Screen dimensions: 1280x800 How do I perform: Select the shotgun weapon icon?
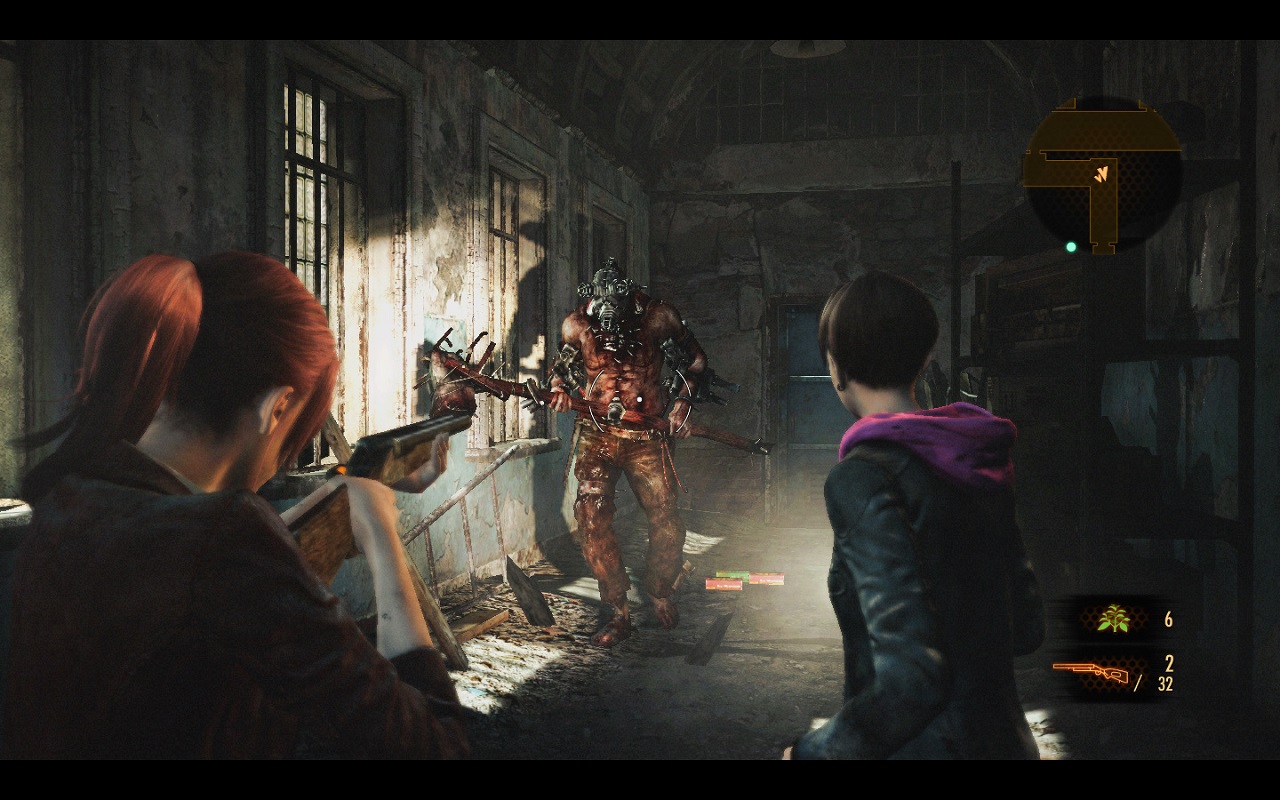[x=1091, y=672]
